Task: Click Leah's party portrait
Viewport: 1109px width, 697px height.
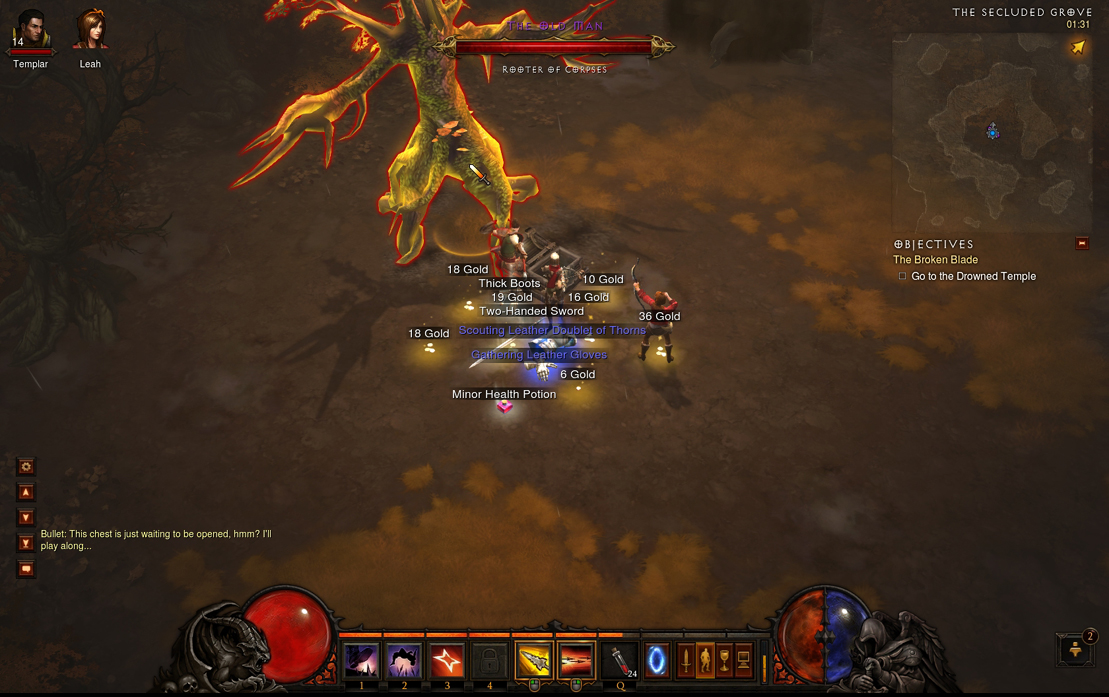Action: tap(90, 32)
